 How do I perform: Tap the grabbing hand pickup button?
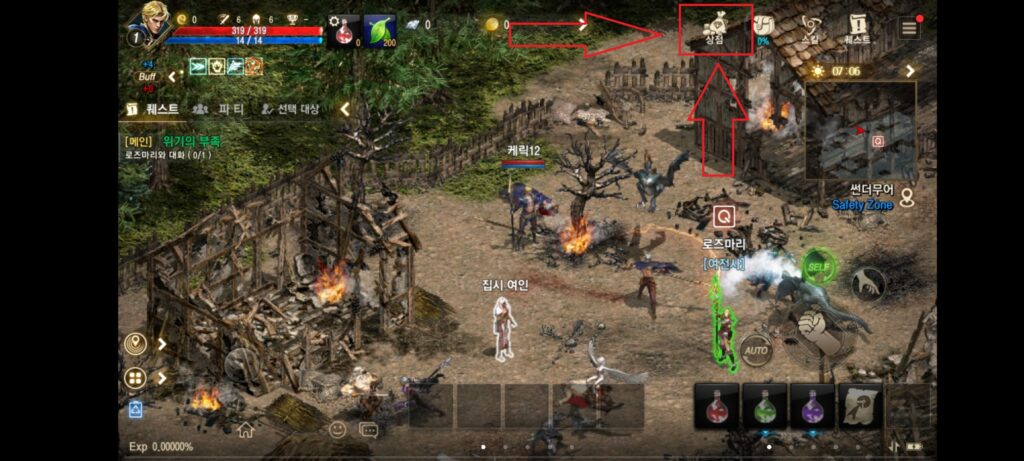click(x=868, y=283)
